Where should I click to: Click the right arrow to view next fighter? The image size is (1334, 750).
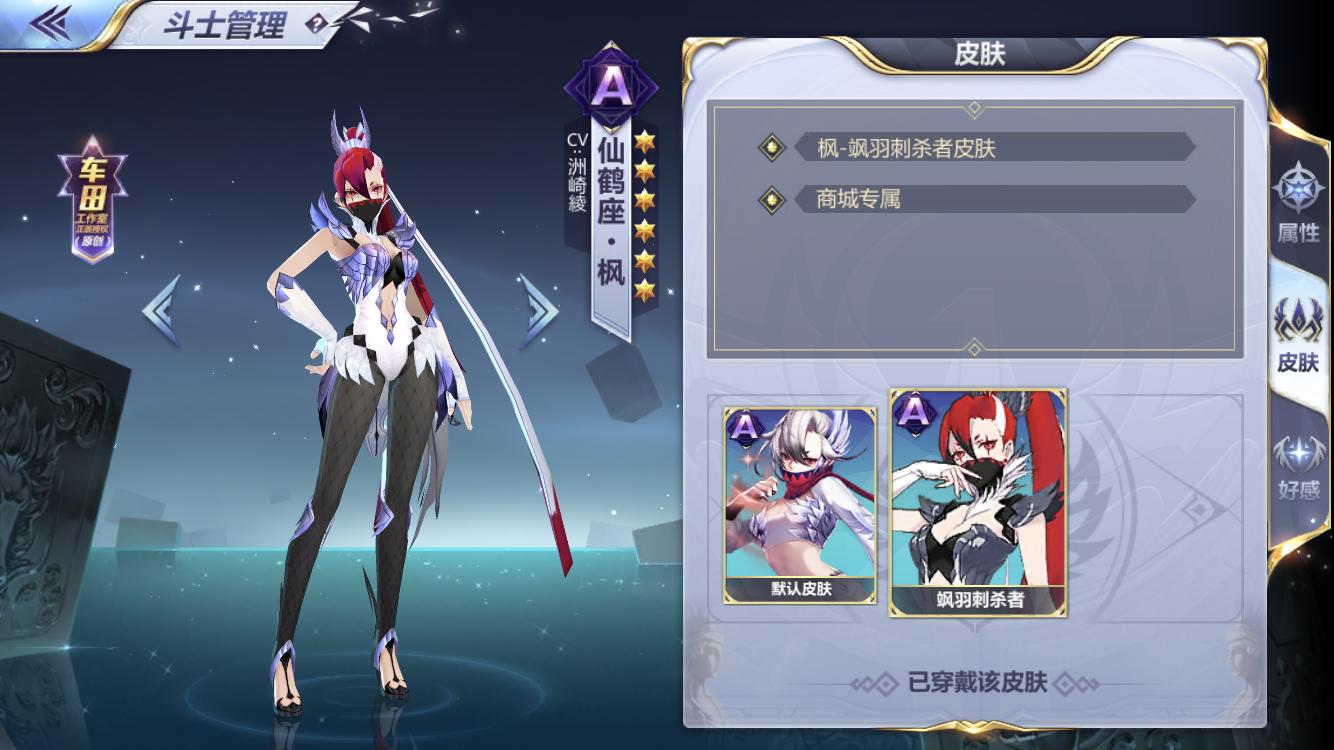pos(535,311)
